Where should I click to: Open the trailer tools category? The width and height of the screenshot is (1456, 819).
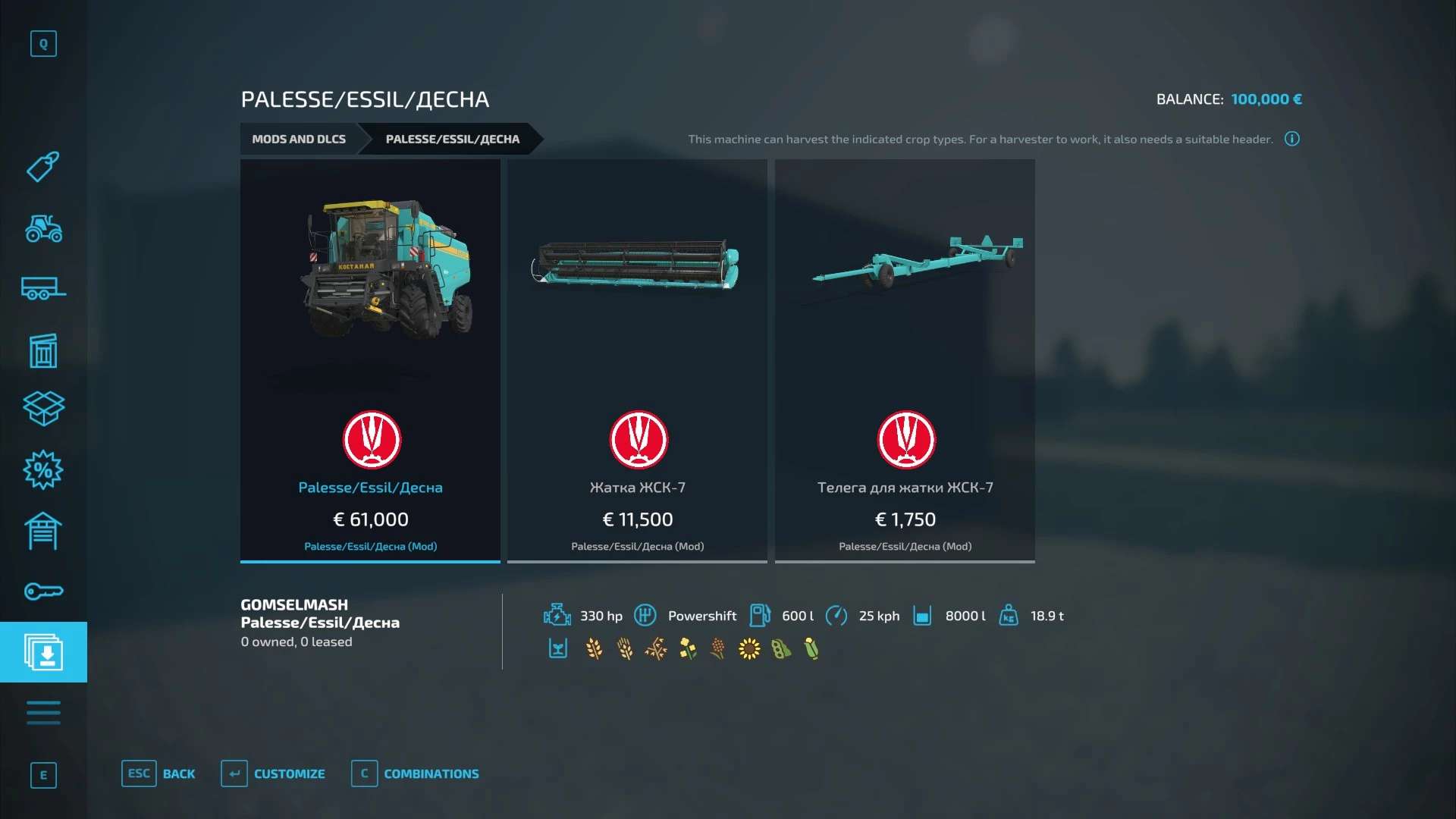tap(43, 288)
